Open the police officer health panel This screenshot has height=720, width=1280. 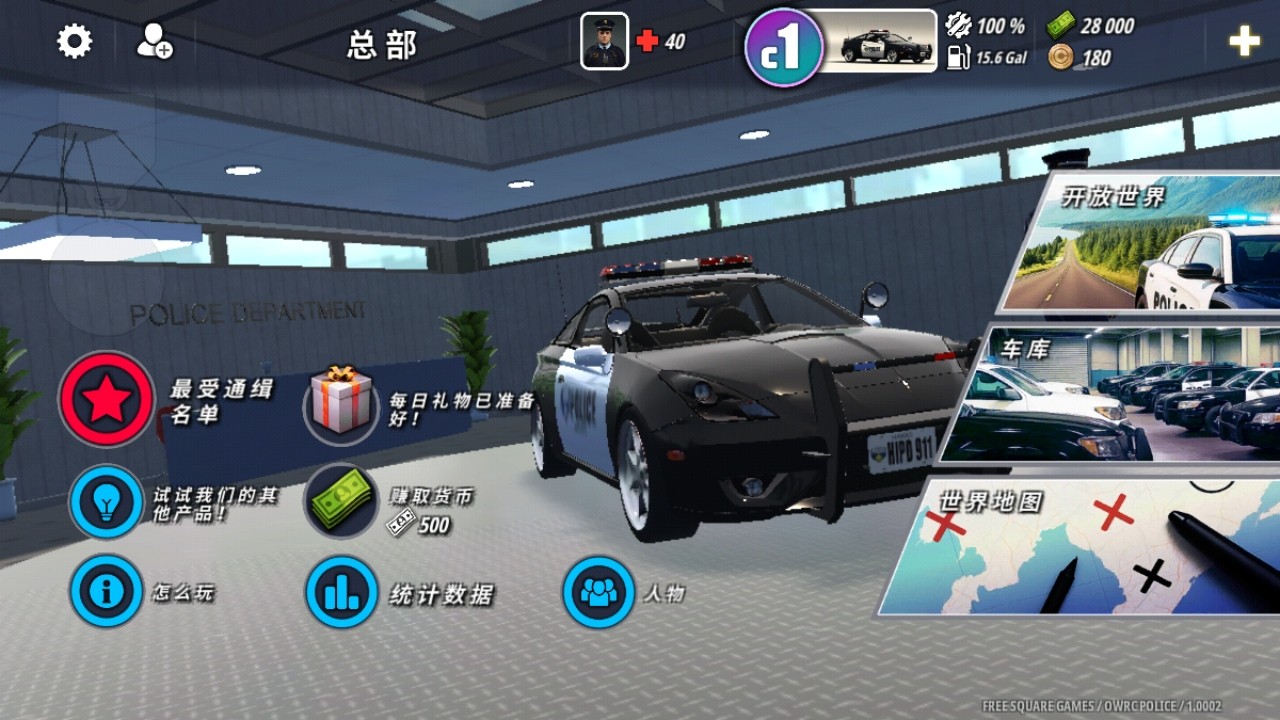coord(605,42)
